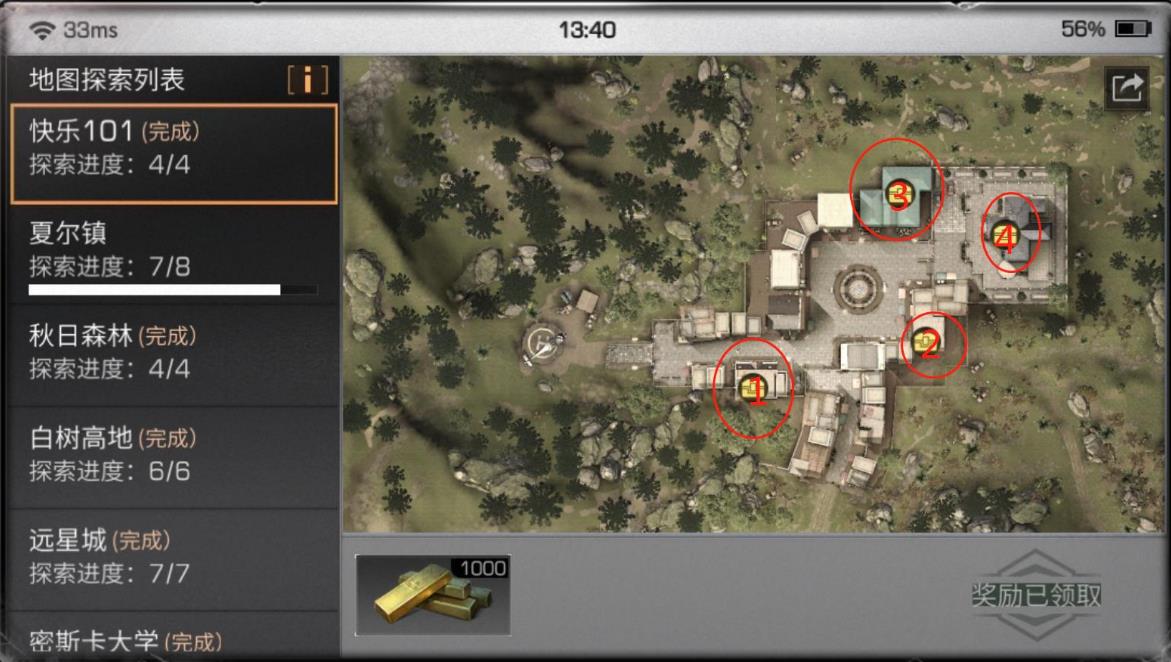
Task: Open the 远星城 exploration entry
Action: (x=172, y=556)
